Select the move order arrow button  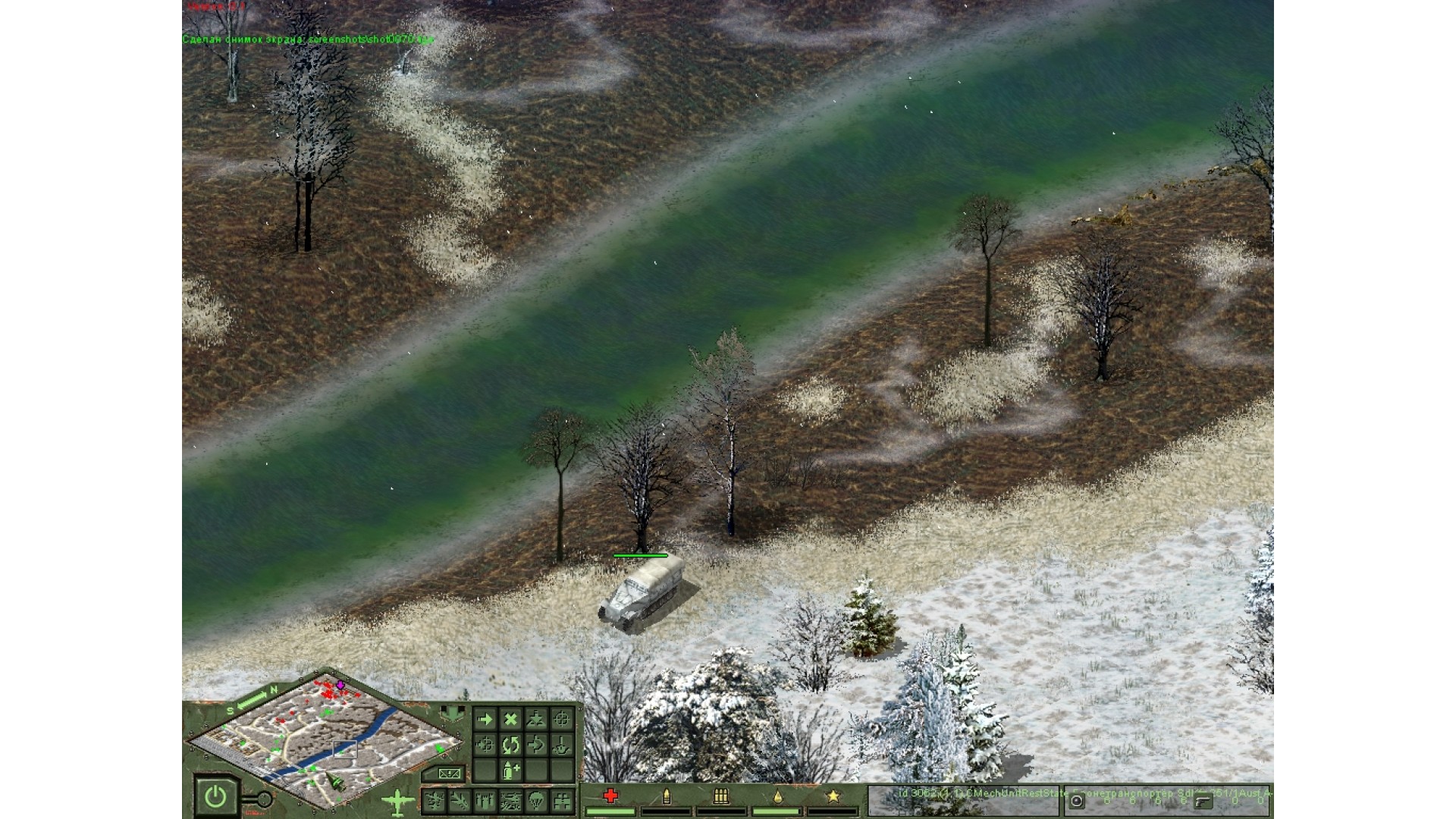pos(485,719)
